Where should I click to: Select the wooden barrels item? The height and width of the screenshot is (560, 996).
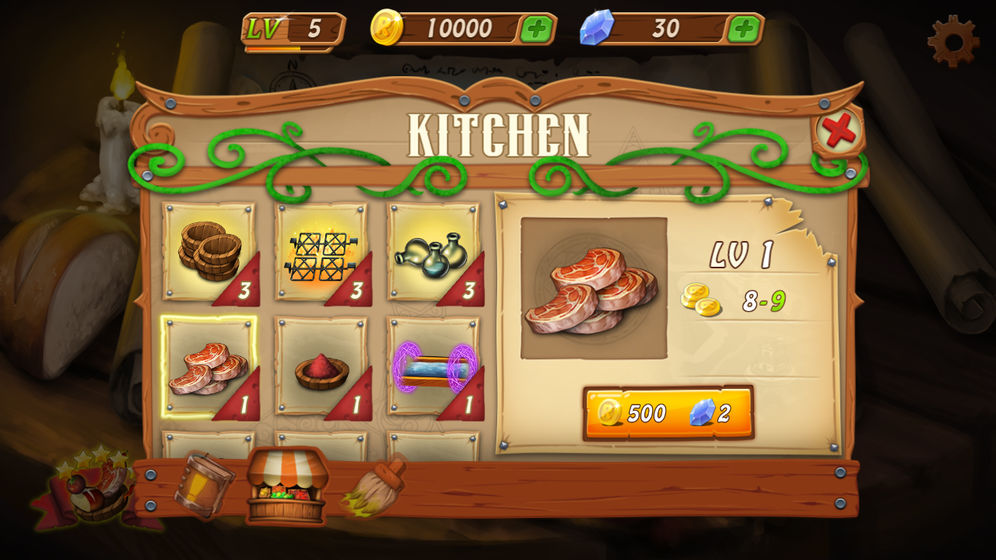pyautogui.click(x=210, y=252)
